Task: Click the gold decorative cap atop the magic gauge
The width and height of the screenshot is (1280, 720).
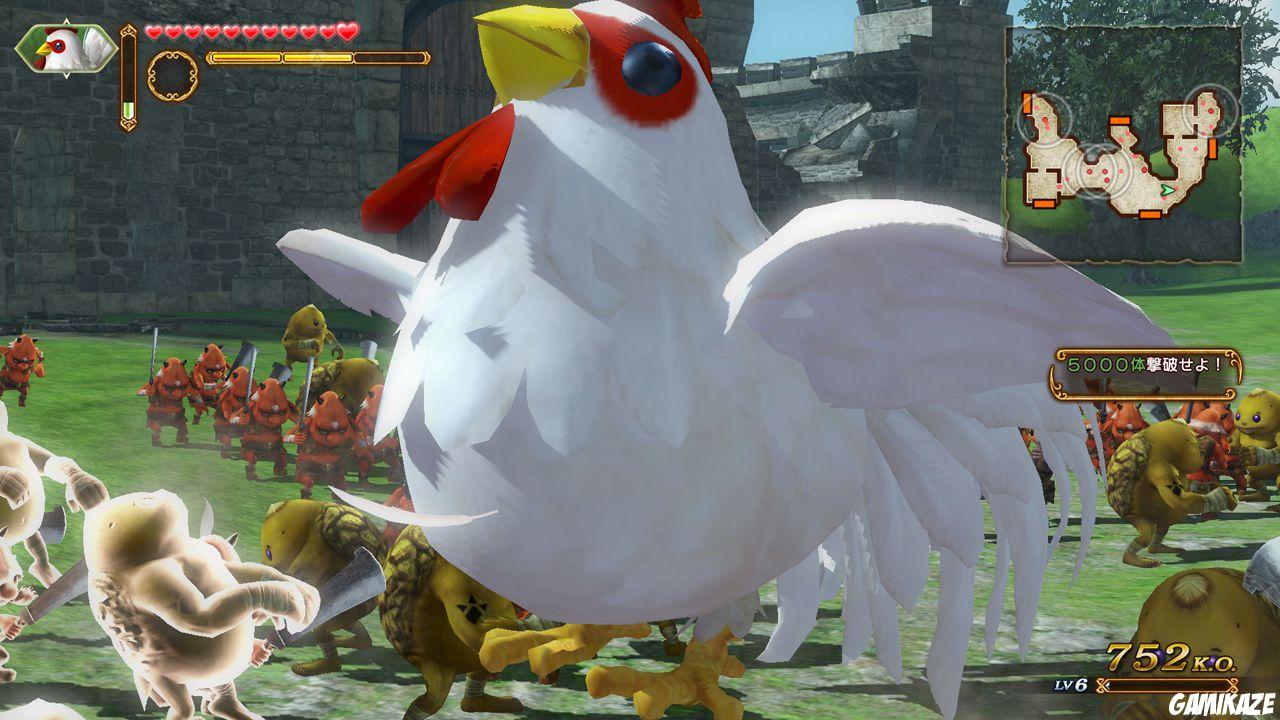Action: click(128, 32)
